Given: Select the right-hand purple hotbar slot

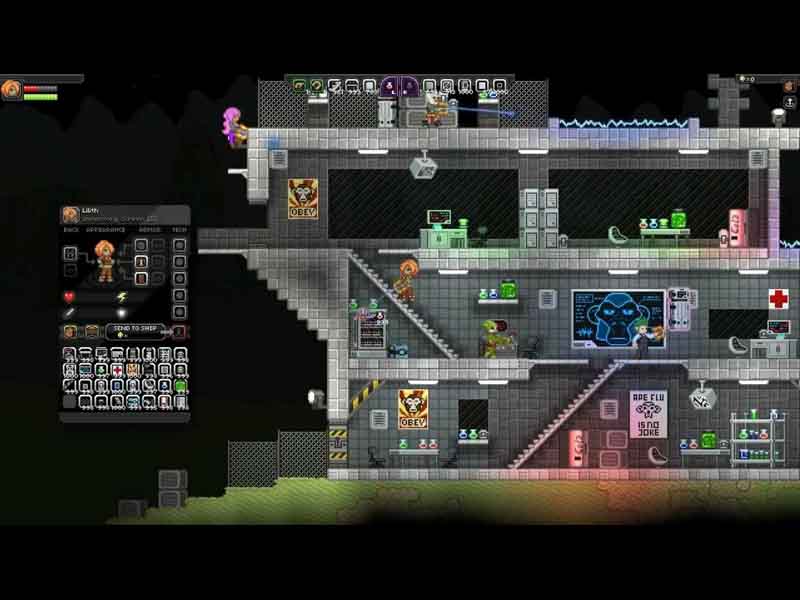Looking at the screenshot, I should [409, 86].
